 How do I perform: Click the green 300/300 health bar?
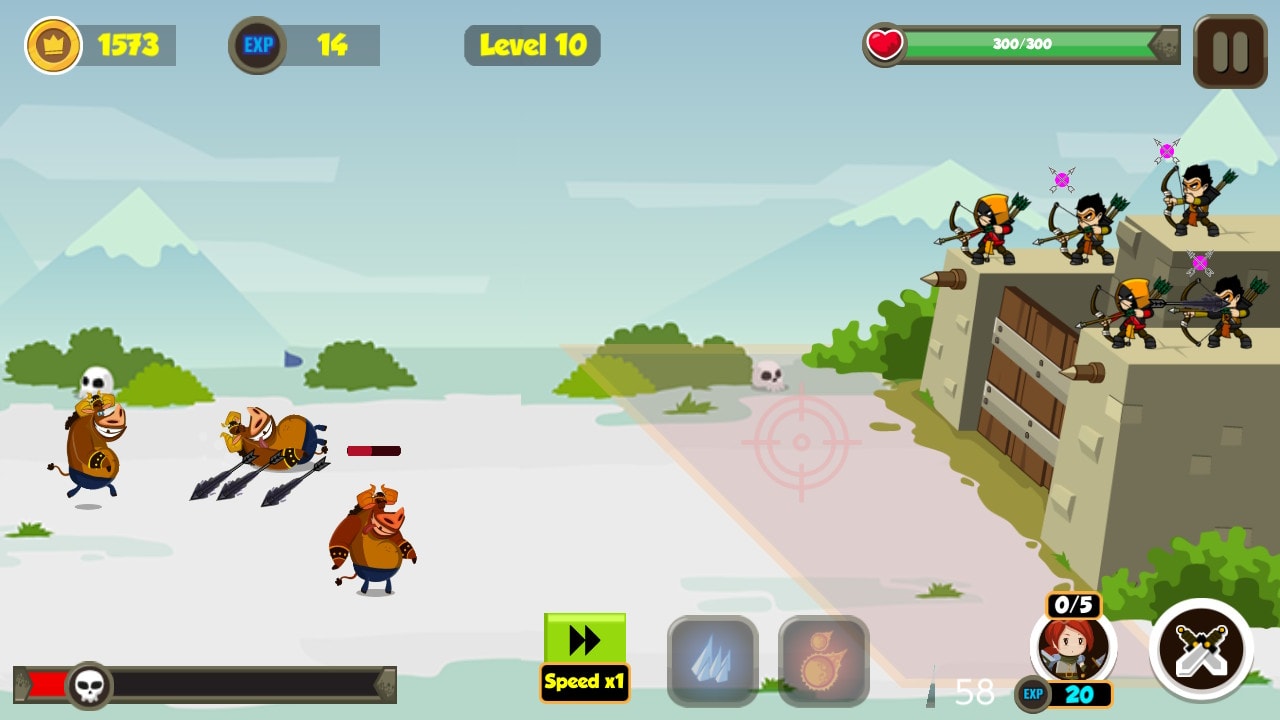point(1020,44)
